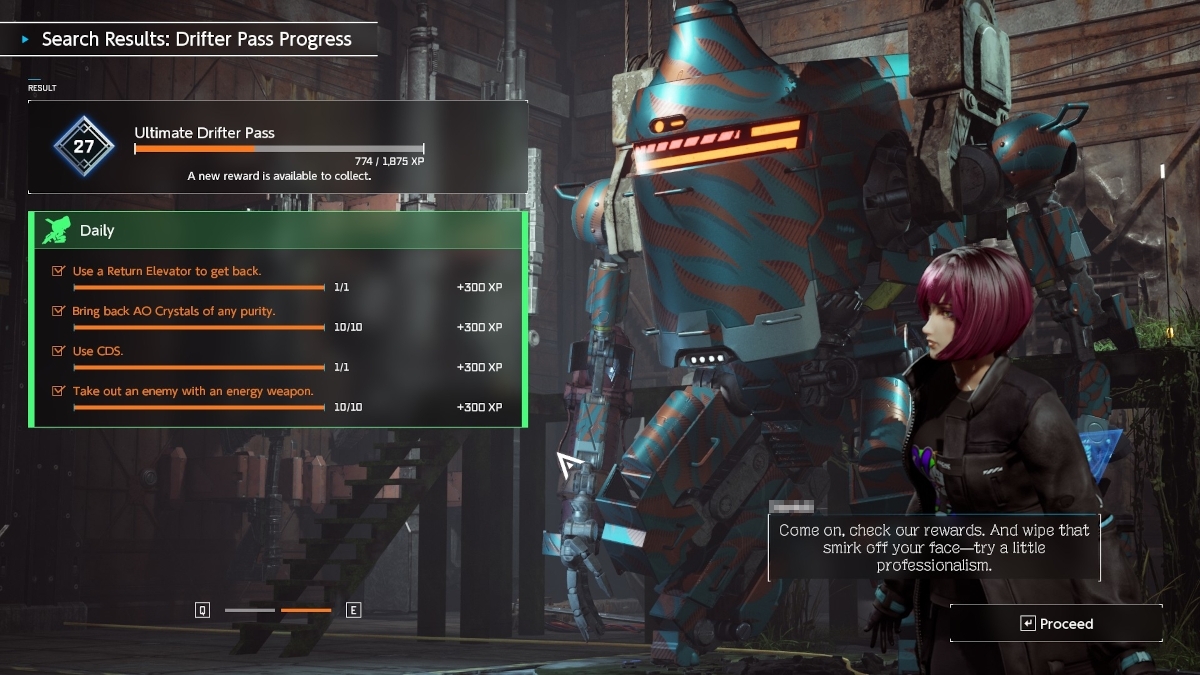Switch to the highlighted orange page indicator

click(x=306, y=610)
